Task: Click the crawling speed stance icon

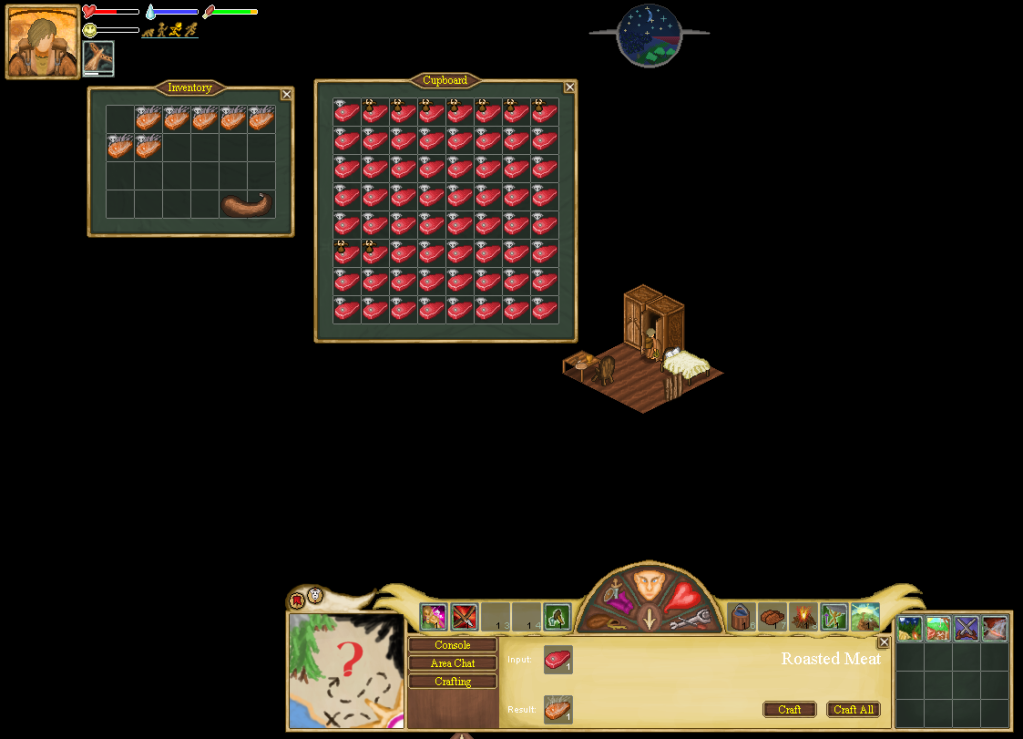Action: tap(147, 32)
